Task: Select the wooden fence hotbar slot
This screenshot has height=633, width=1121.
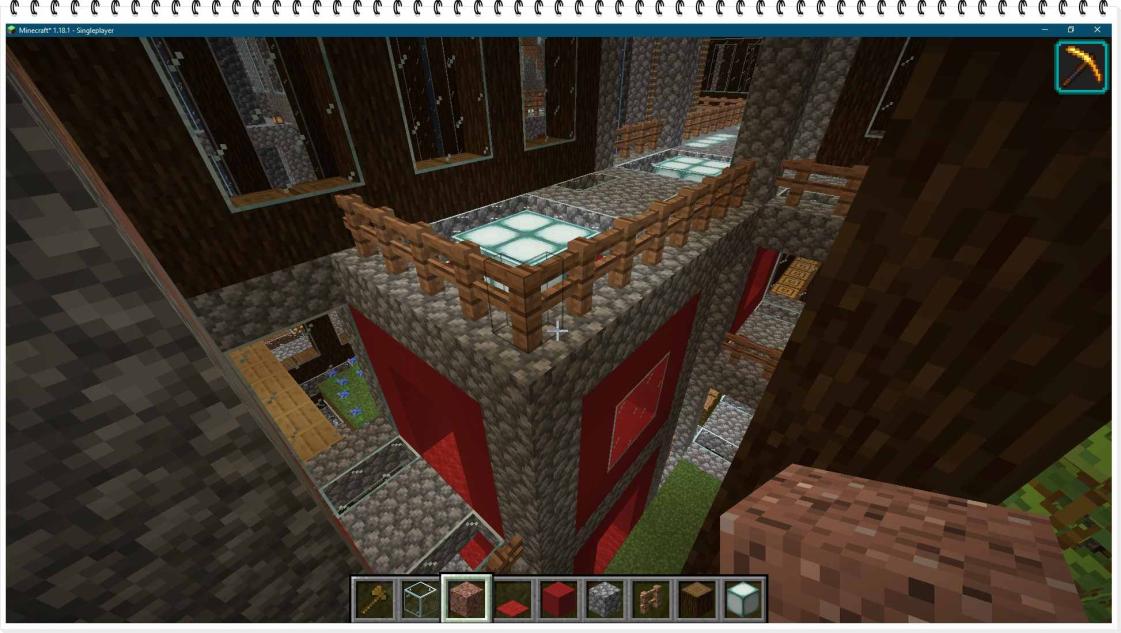Action: 651,599
